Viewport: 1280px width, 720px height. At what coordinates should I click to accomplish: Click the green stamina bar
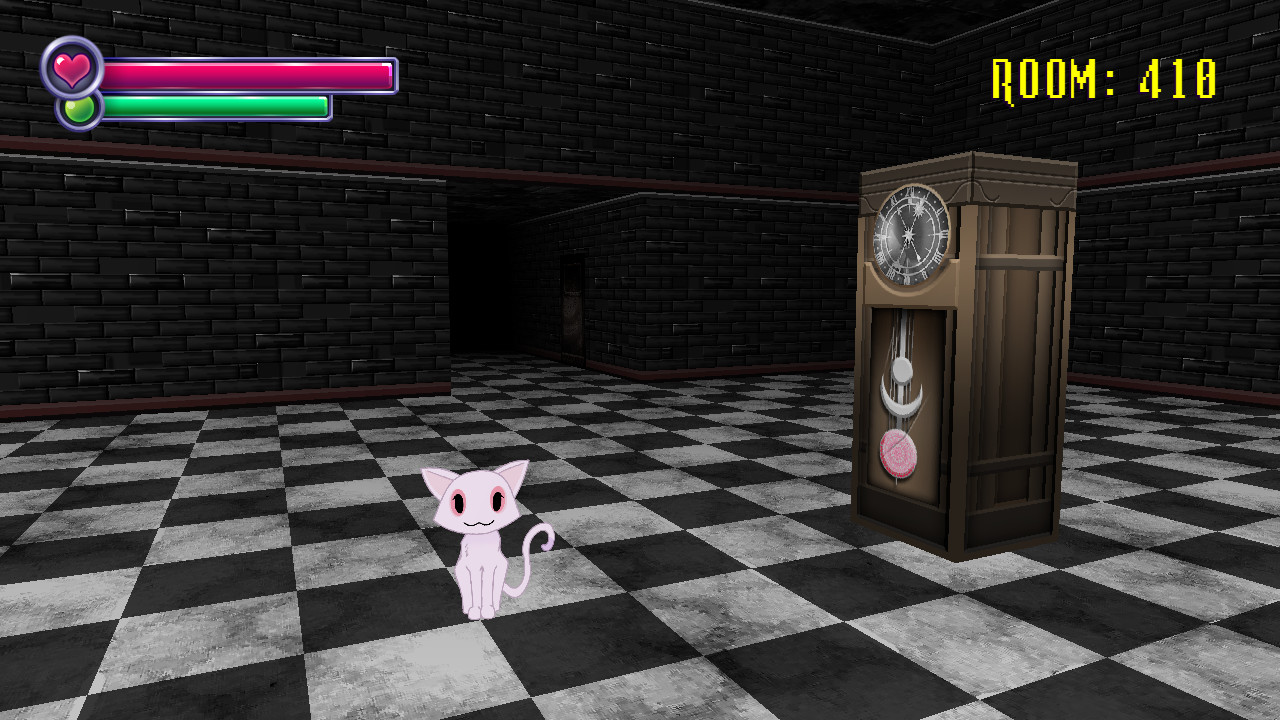pyautogui.click(x=215, y=104)
